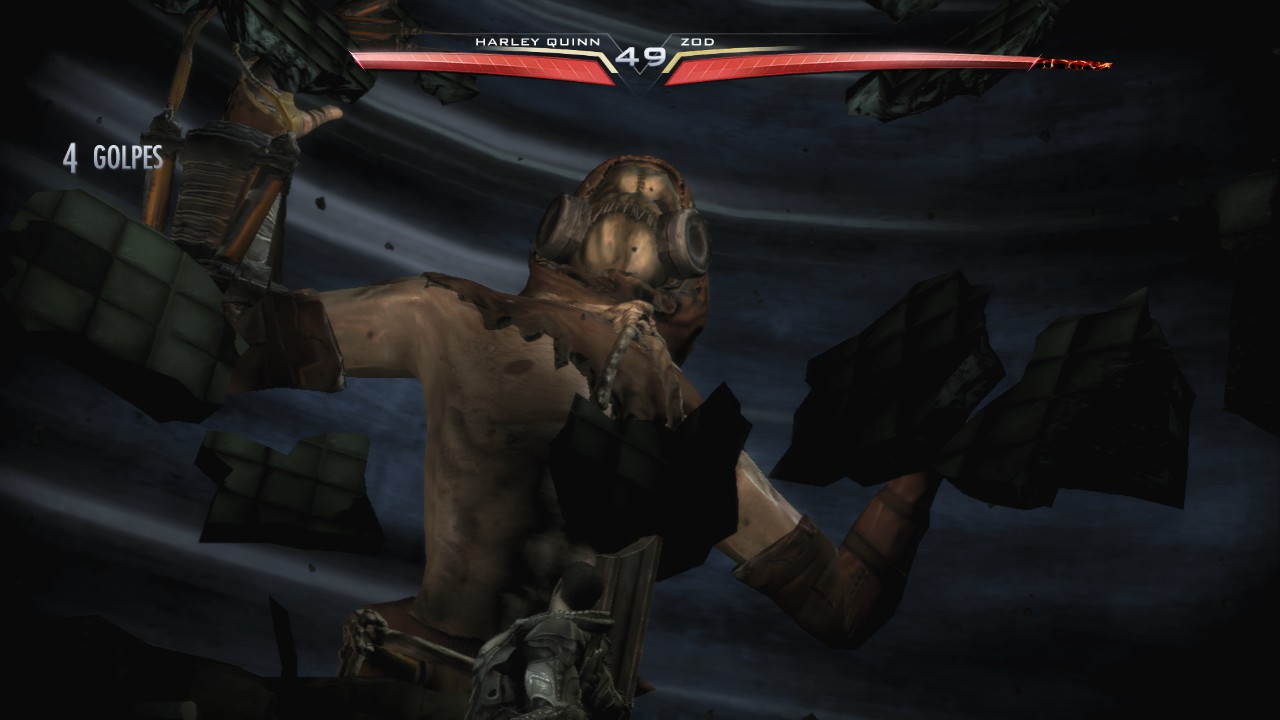Click the word GOLPES on screen
1280x720 pixels.
130,158
